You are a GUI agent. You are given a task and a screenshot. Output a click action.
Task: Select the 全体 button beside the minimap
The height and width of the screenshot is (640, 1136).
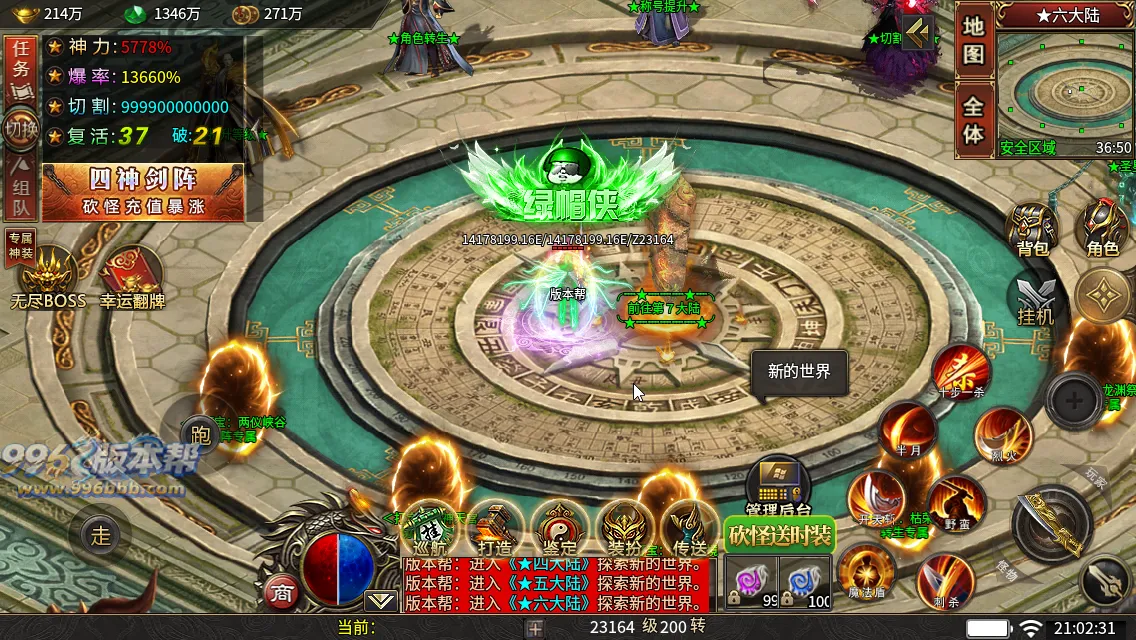973,121
